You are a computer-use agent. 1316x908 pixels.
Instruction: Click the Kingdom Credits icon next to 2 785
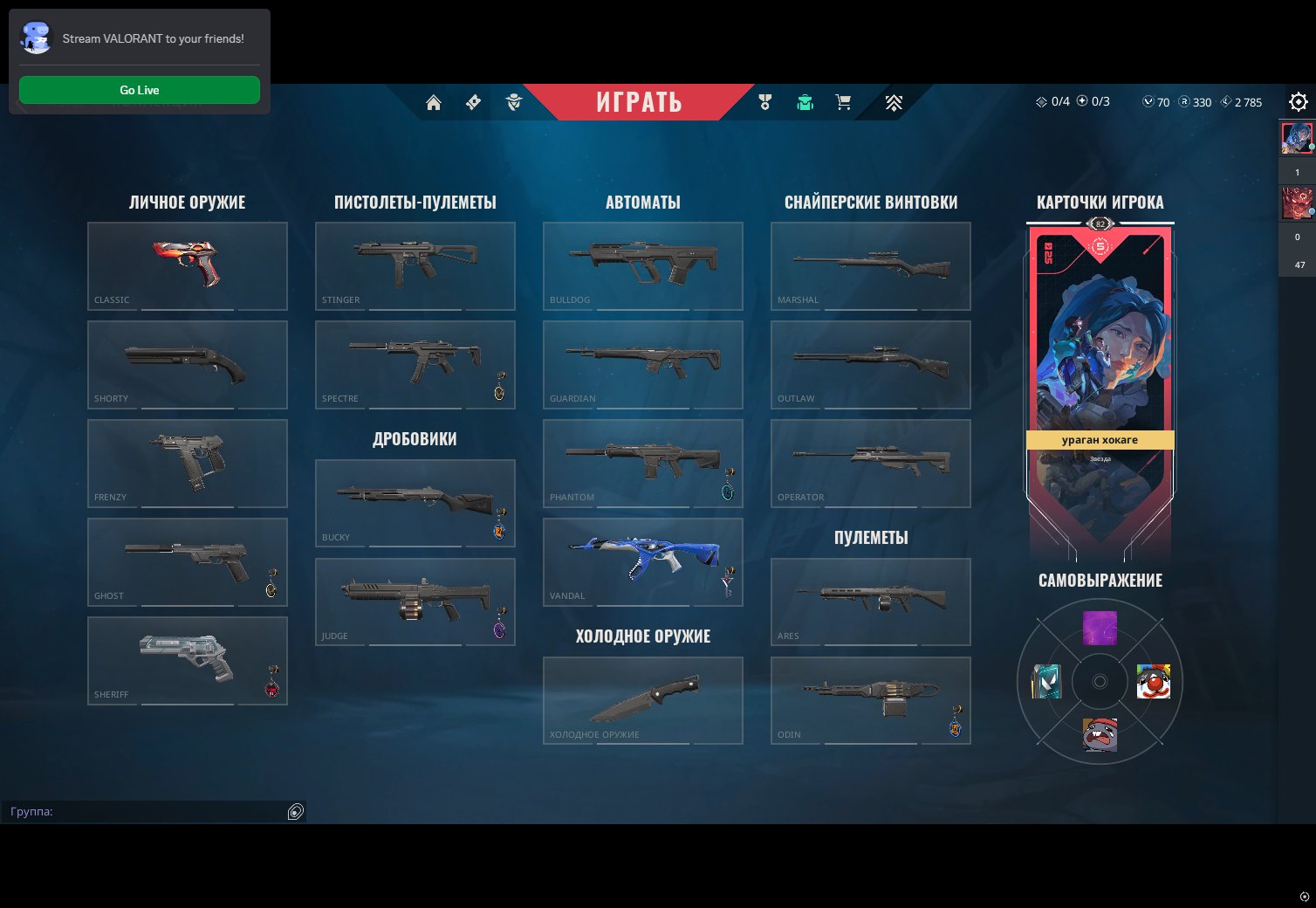[x=1227, y=102]
